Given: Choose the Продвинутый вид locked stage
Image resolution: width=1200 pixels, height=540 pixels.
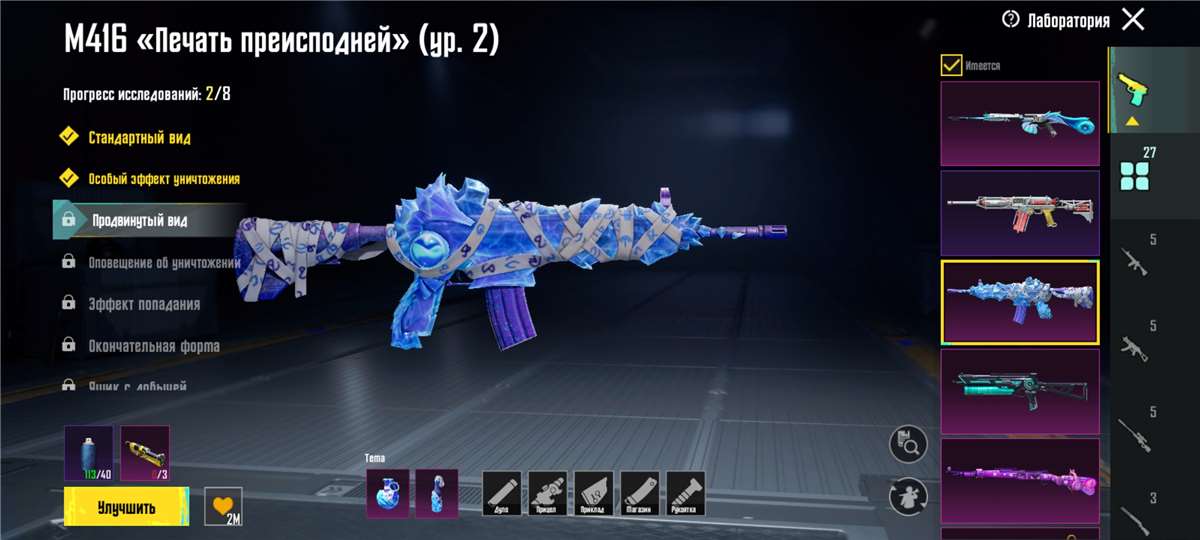Looking at the screenshot, I should pyautogui.click(x=139, y=220).
